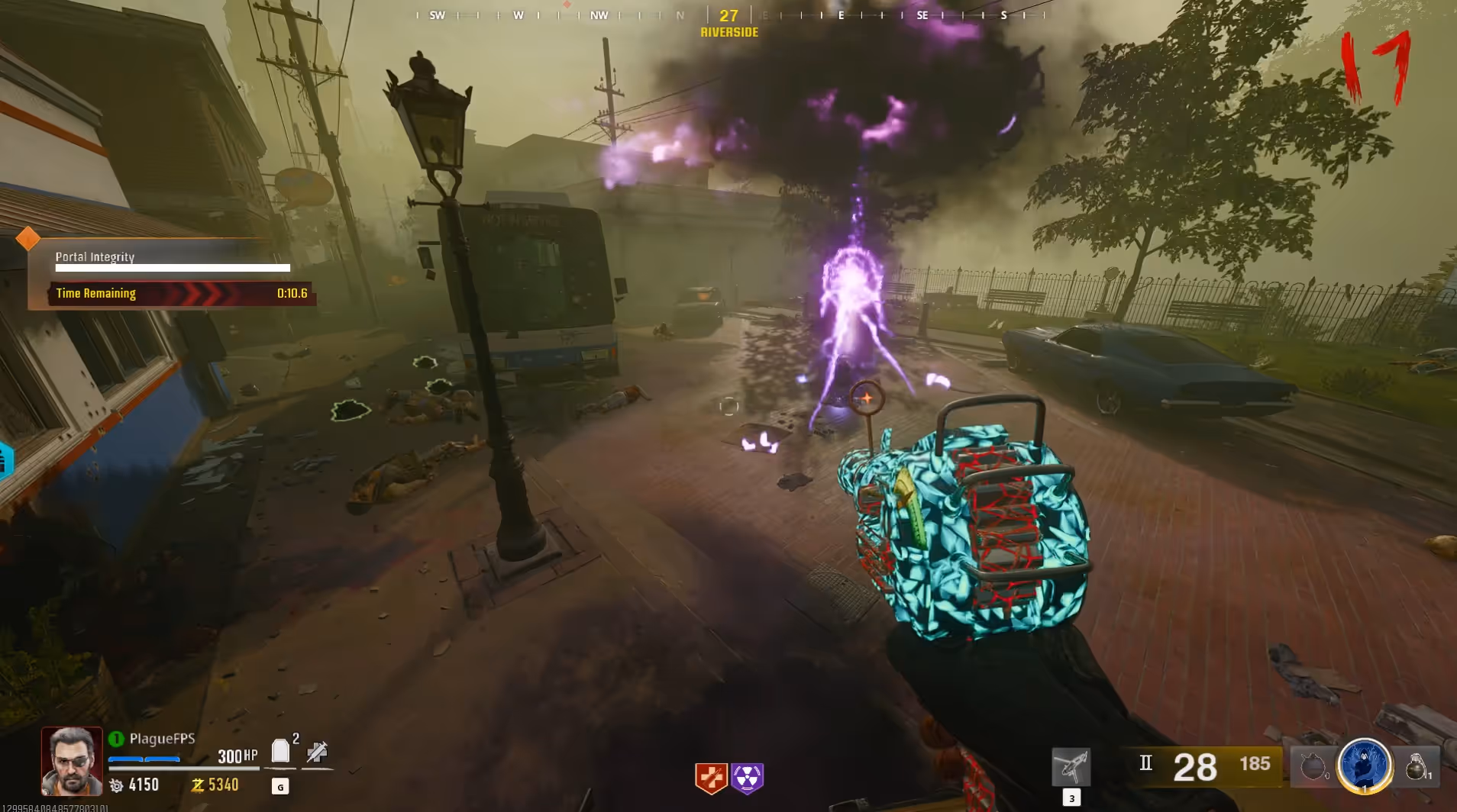
Task: Select the armor plate icon
Action: click(x=281, y=752)
